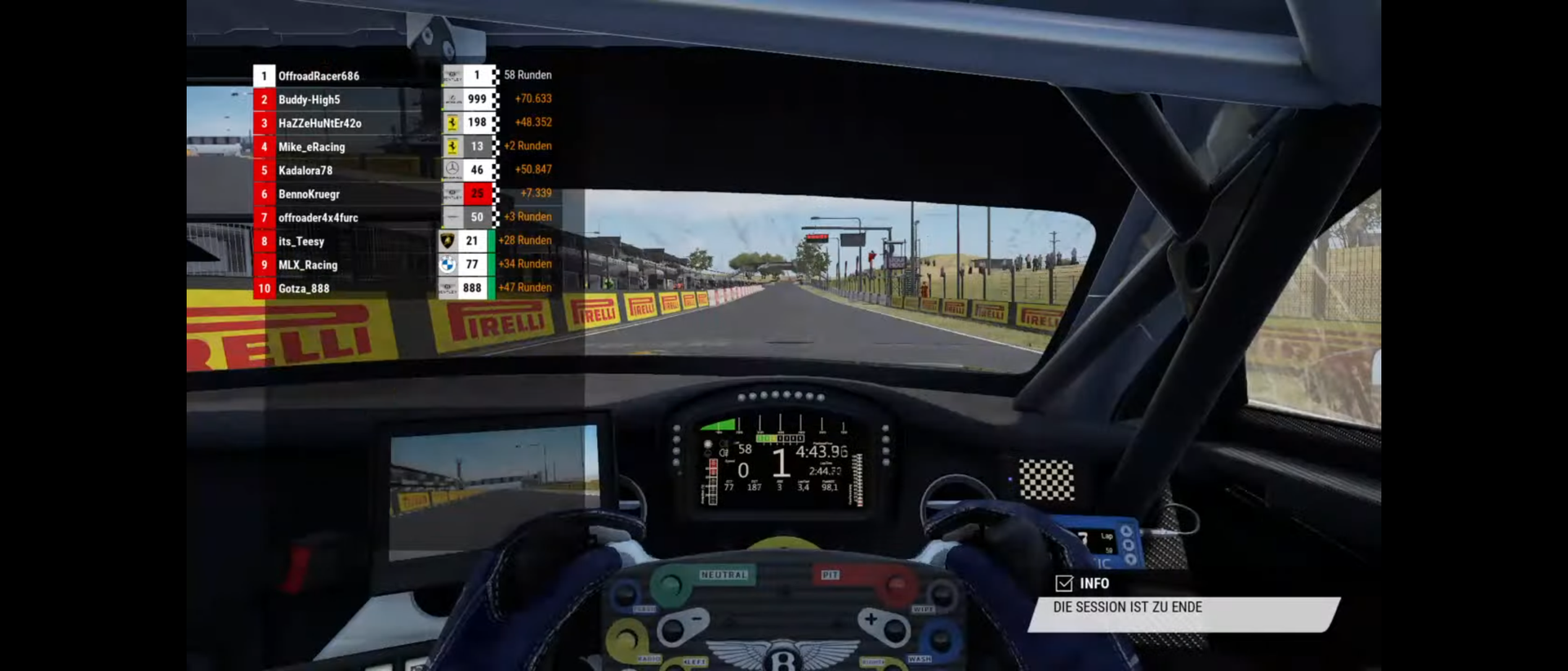1568x671 pixels.
Task: Select the Buddy-High5 leaderboard row
Action: coord(309,100)
